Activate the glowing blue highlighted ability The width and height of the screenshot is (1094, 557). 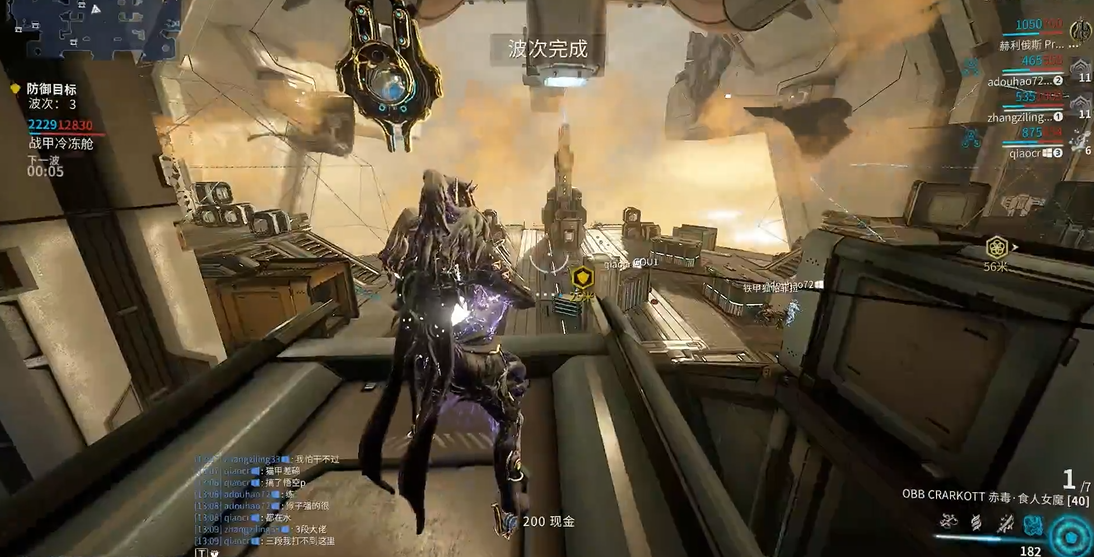[1034, 523]
